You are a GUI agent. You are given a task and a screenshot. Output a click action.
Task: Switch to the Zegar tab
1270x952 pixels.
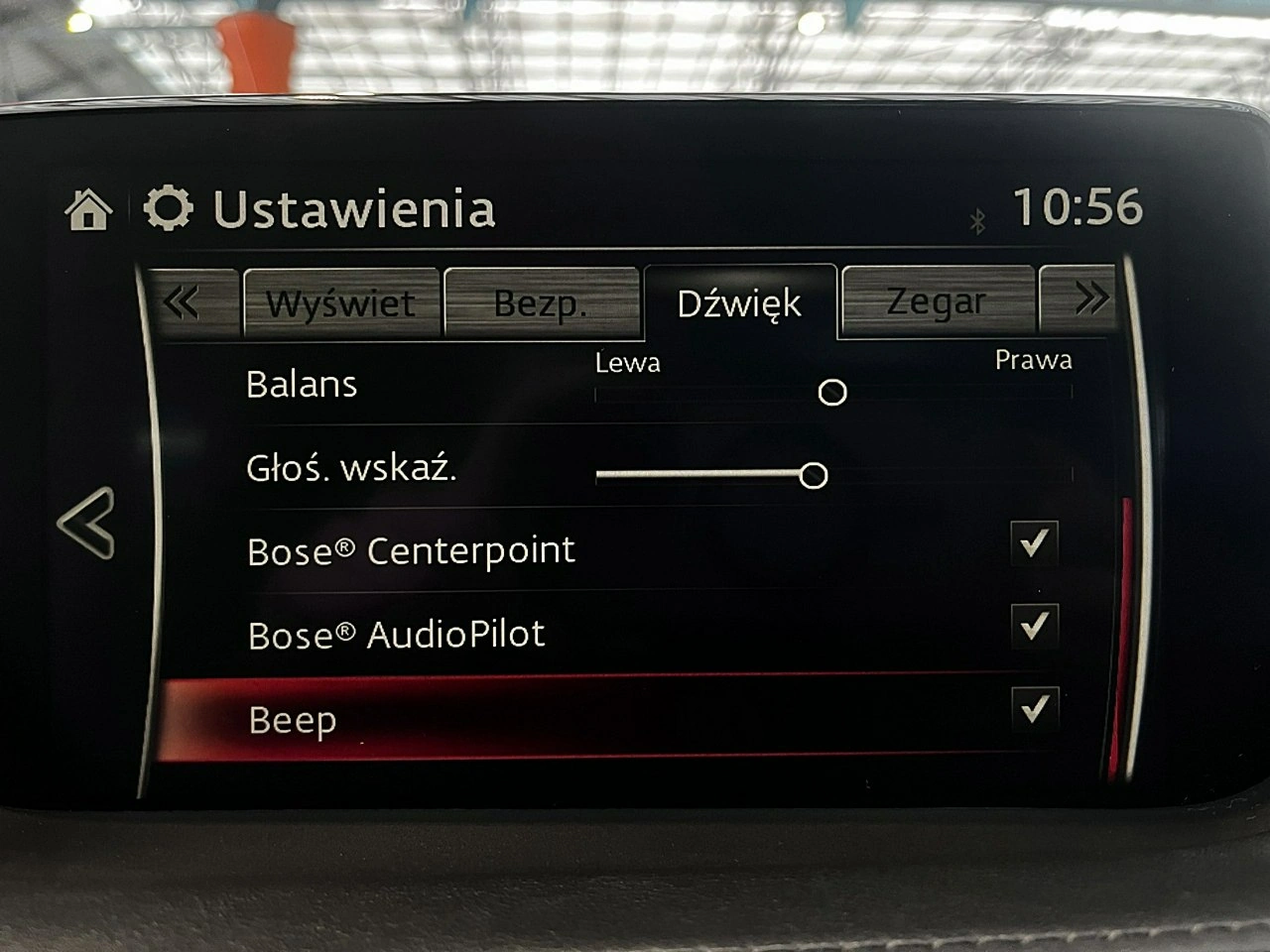(937, 300)
